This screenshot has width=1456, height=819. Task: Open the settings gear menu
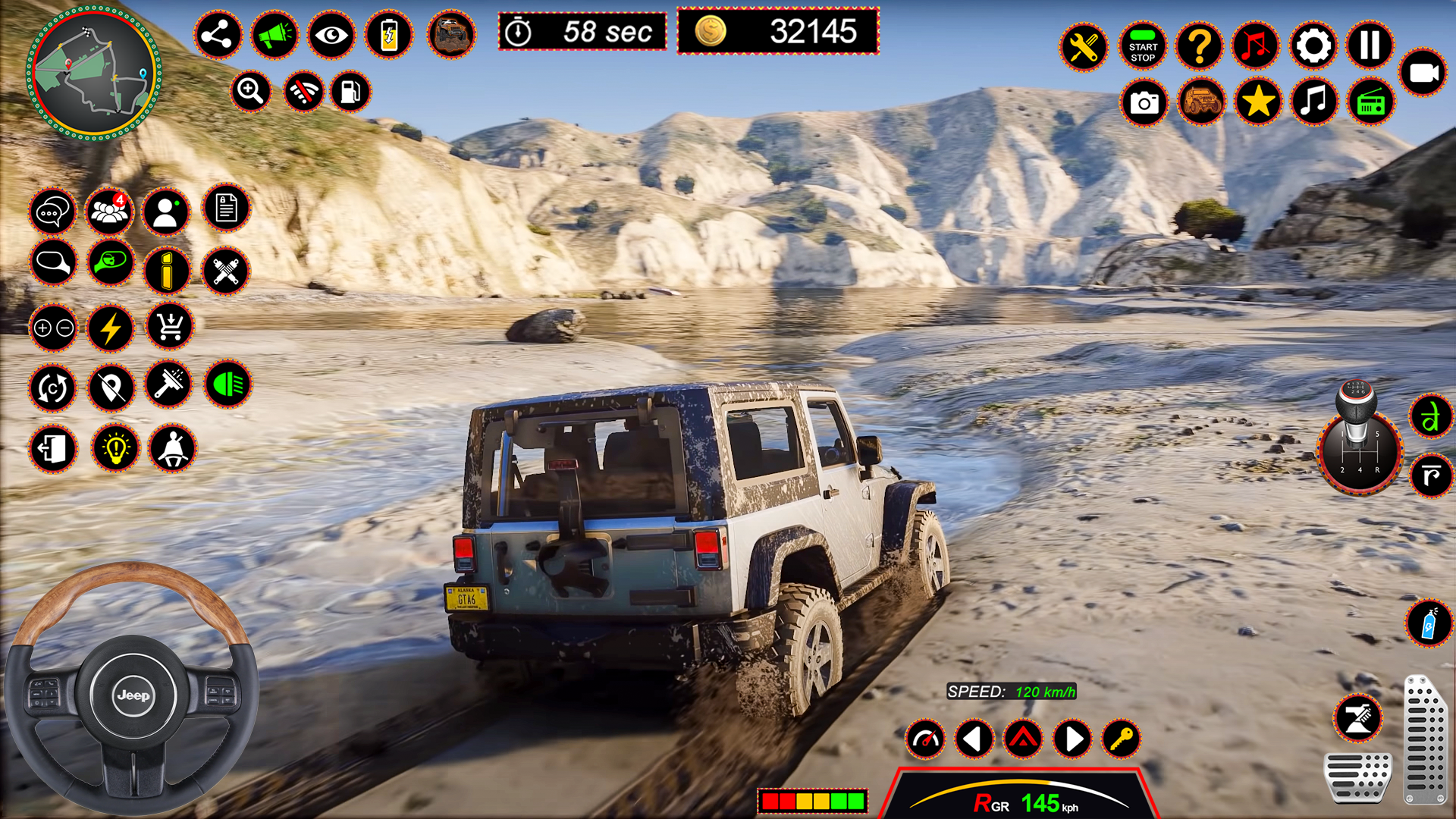tap(1313, 47)
